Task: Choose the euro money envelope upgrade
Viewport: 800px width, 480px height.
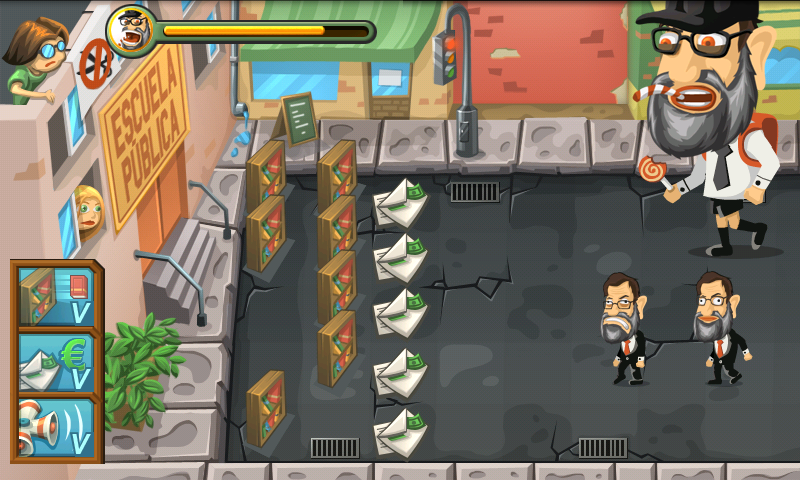Action: [55, 362]
